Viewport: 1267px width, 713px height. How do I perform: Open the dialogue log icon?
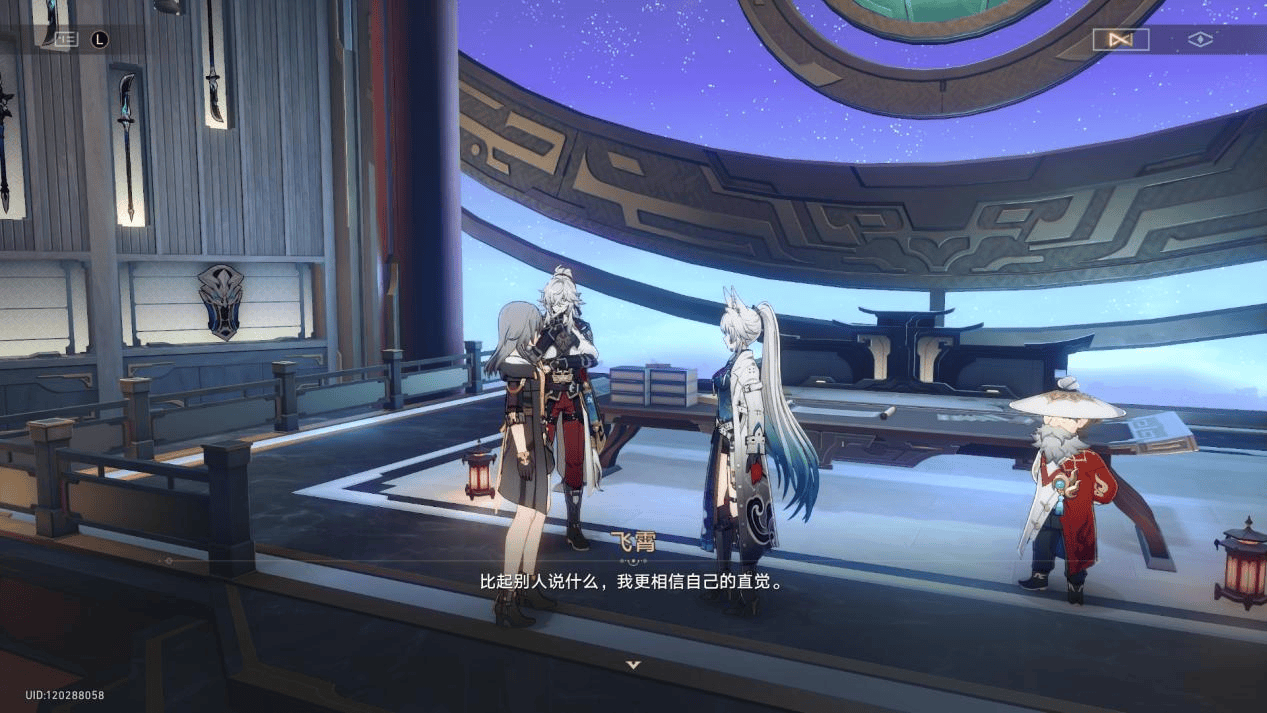(x=67, y=39)
